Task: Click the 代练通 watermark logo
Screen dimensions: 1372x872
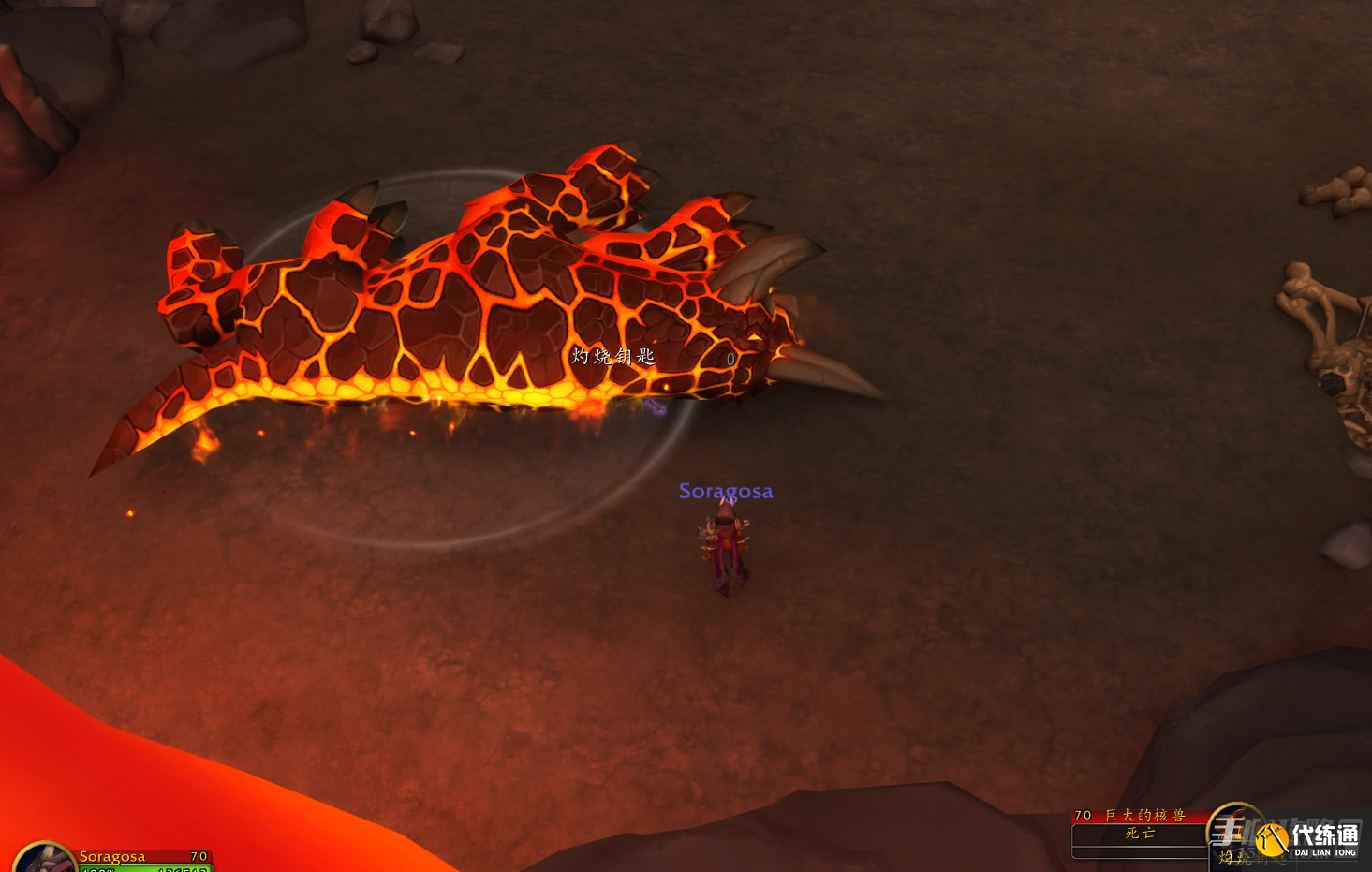Action: [1309, 839]
